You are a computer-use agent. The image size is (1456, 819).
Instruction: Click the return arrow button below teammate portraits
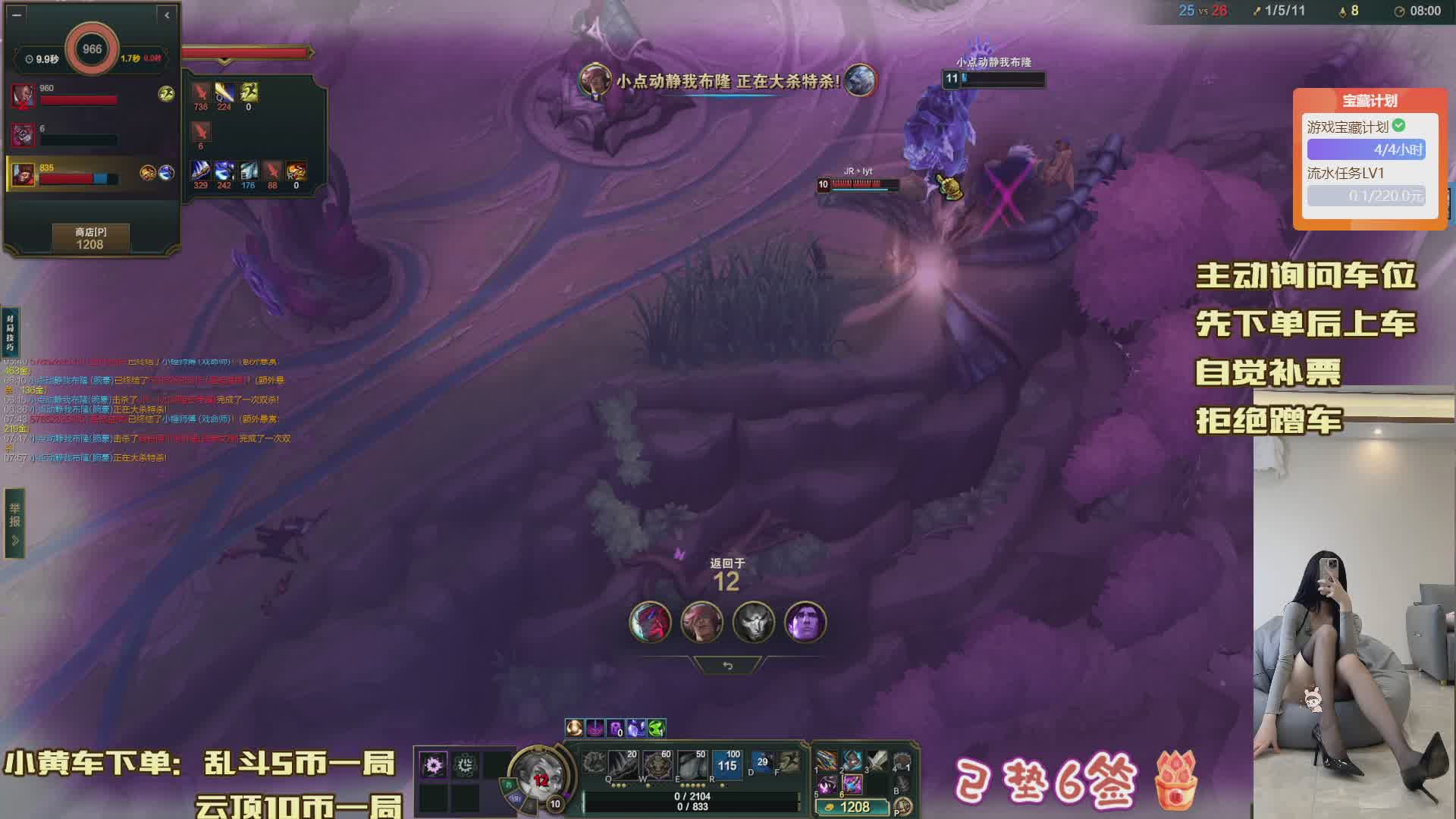point(727,666)
